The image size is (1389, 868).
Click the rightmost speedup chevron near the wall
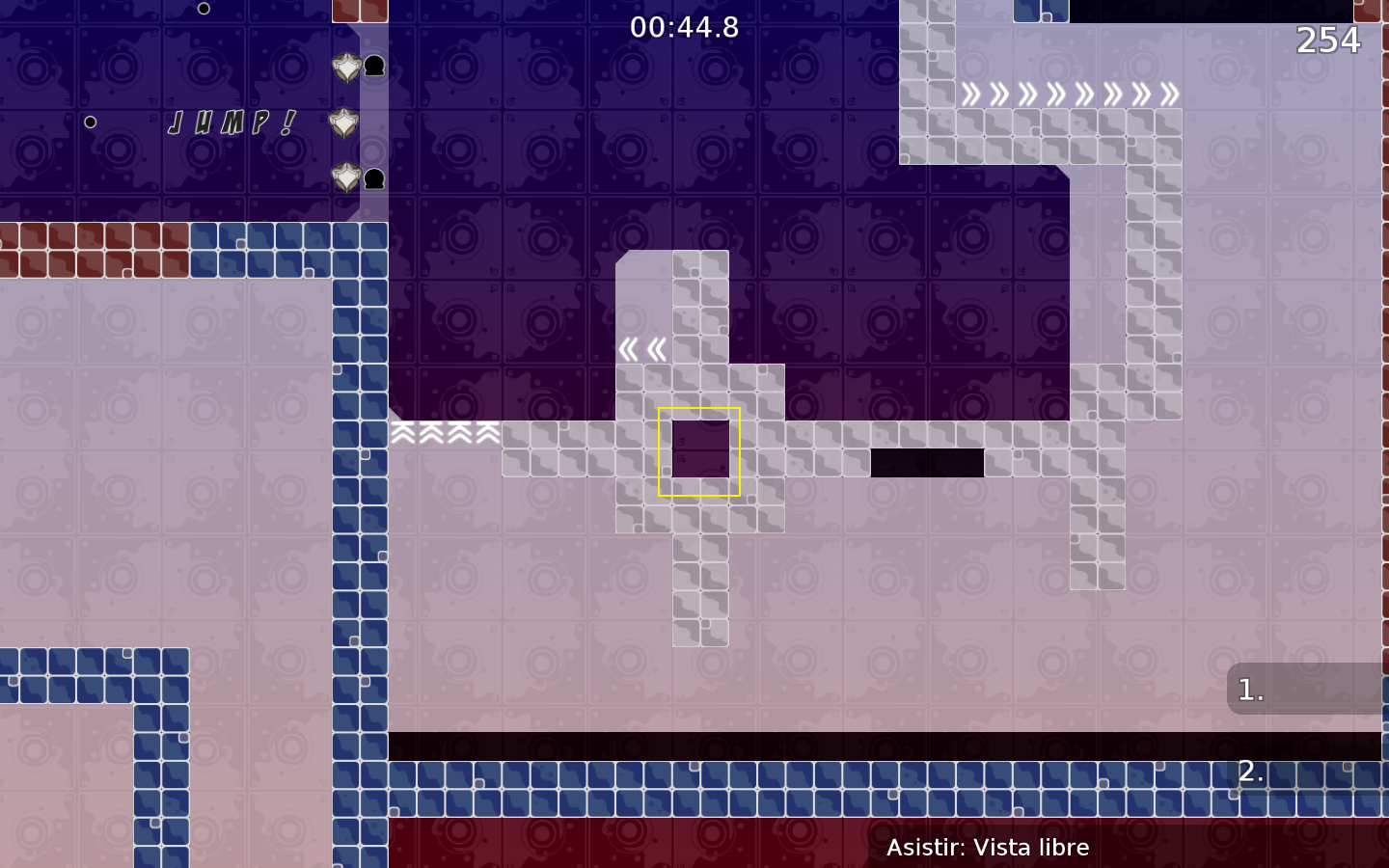click(1170, 94)
